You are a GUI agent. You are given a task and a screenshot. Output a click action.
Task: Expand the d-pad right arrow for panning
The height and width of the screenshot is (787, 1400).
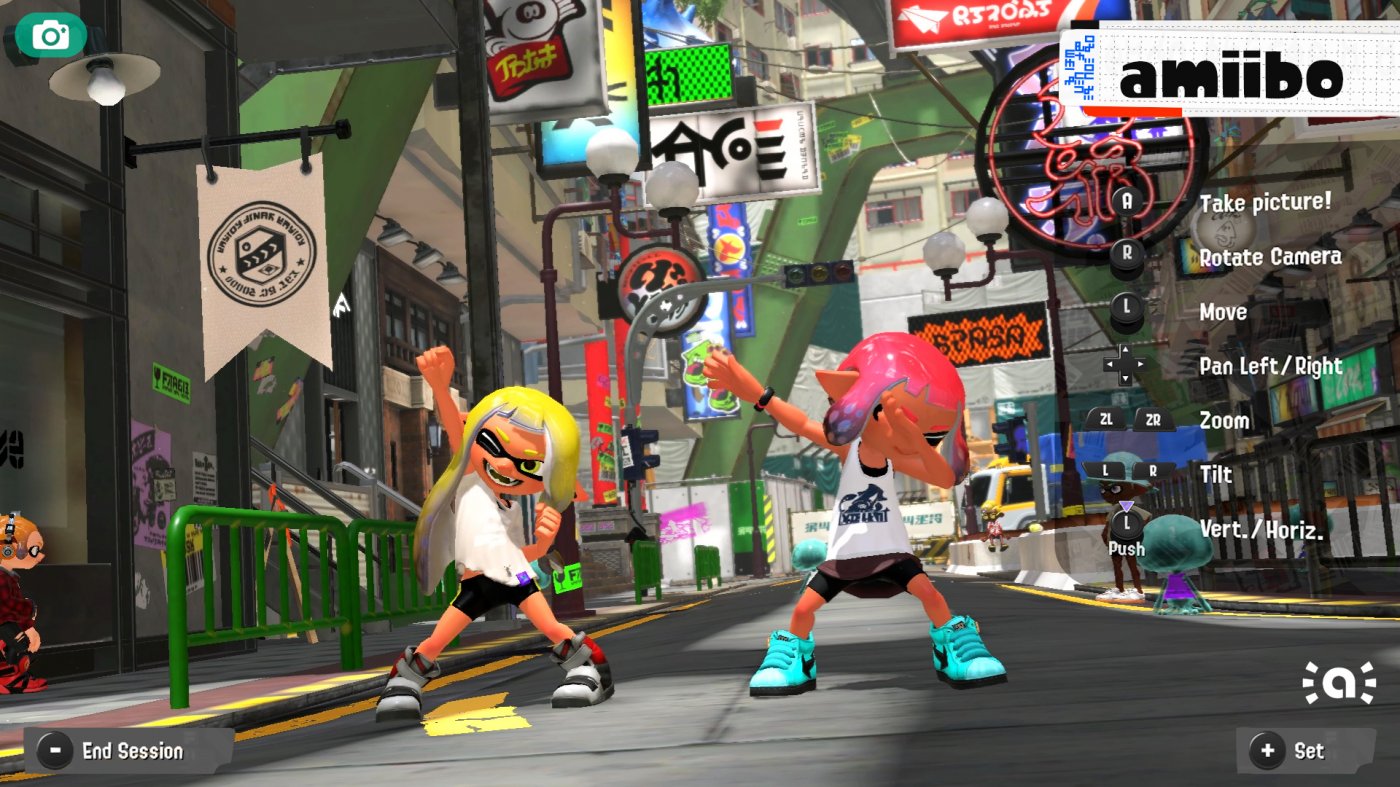pos(1142,363)
